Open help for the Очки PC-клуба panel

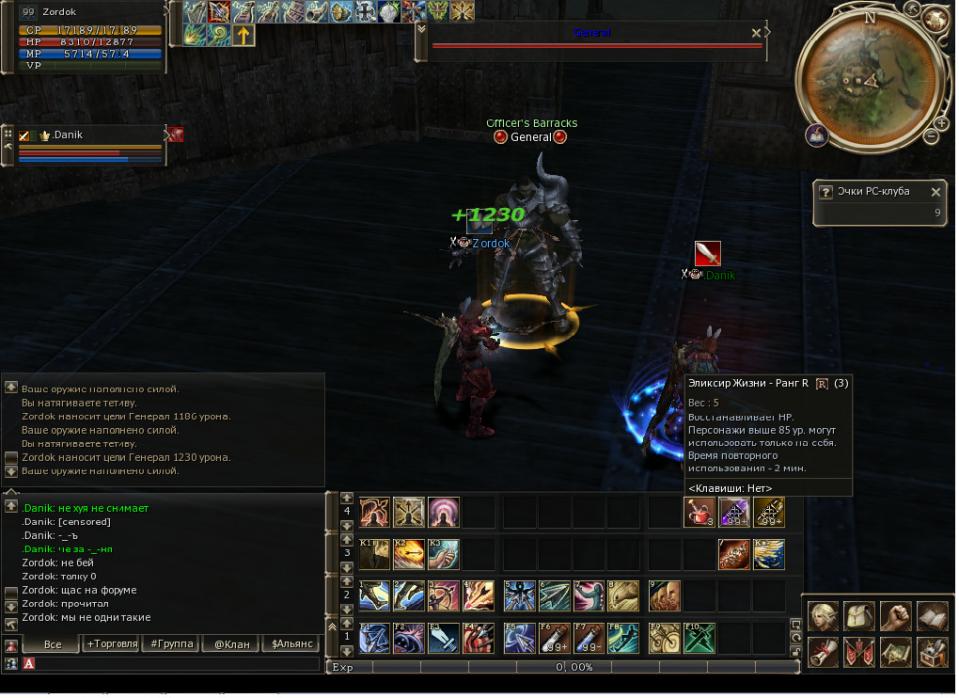click(825, 192)
